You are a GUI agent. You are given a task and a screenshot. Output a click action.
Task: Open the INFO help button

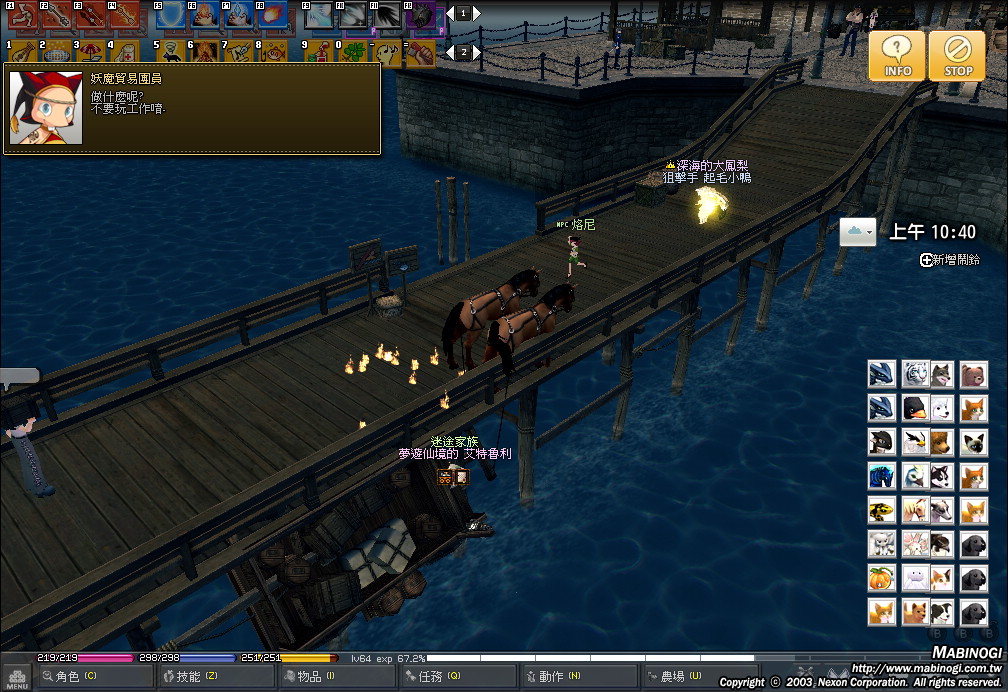(897, 55)
